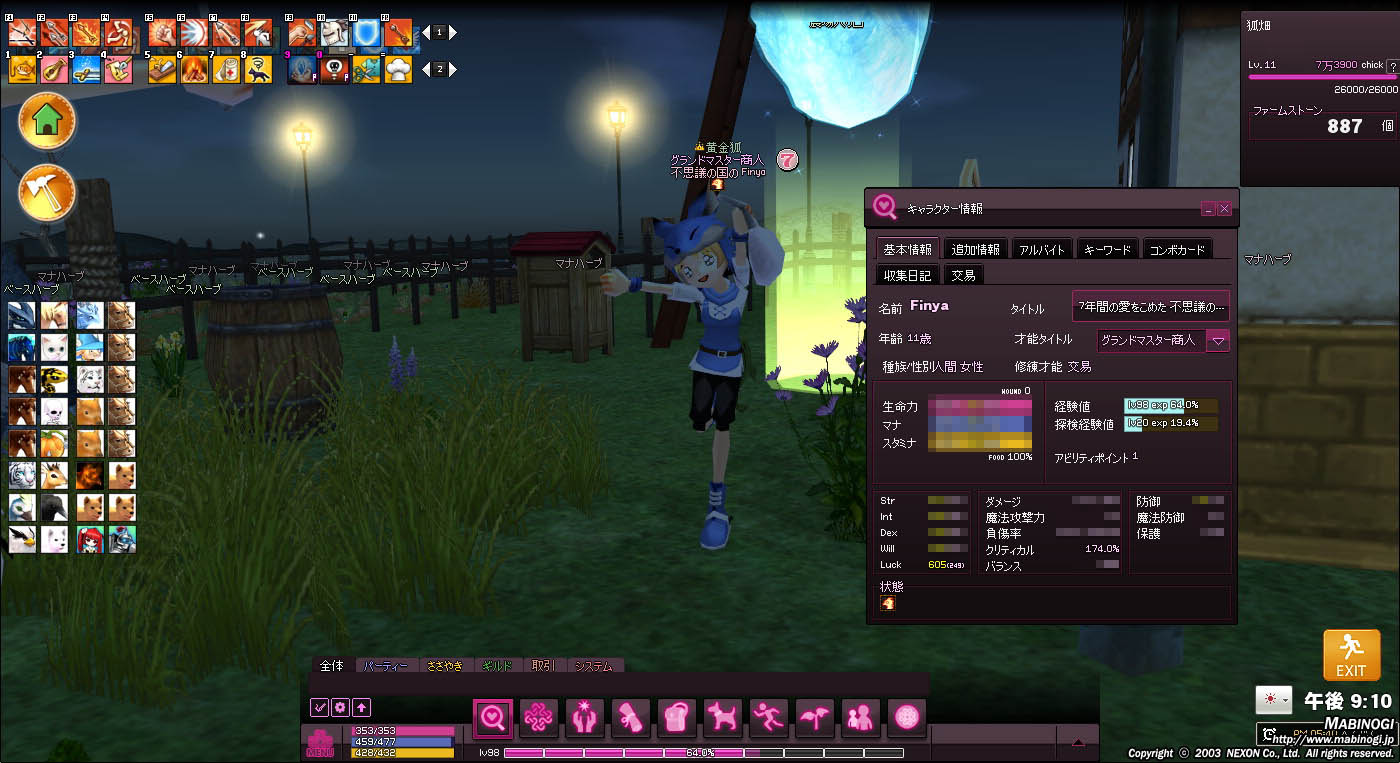Select the ギルド chat tab
1400x763 pixels.
(x=496, y=666)
